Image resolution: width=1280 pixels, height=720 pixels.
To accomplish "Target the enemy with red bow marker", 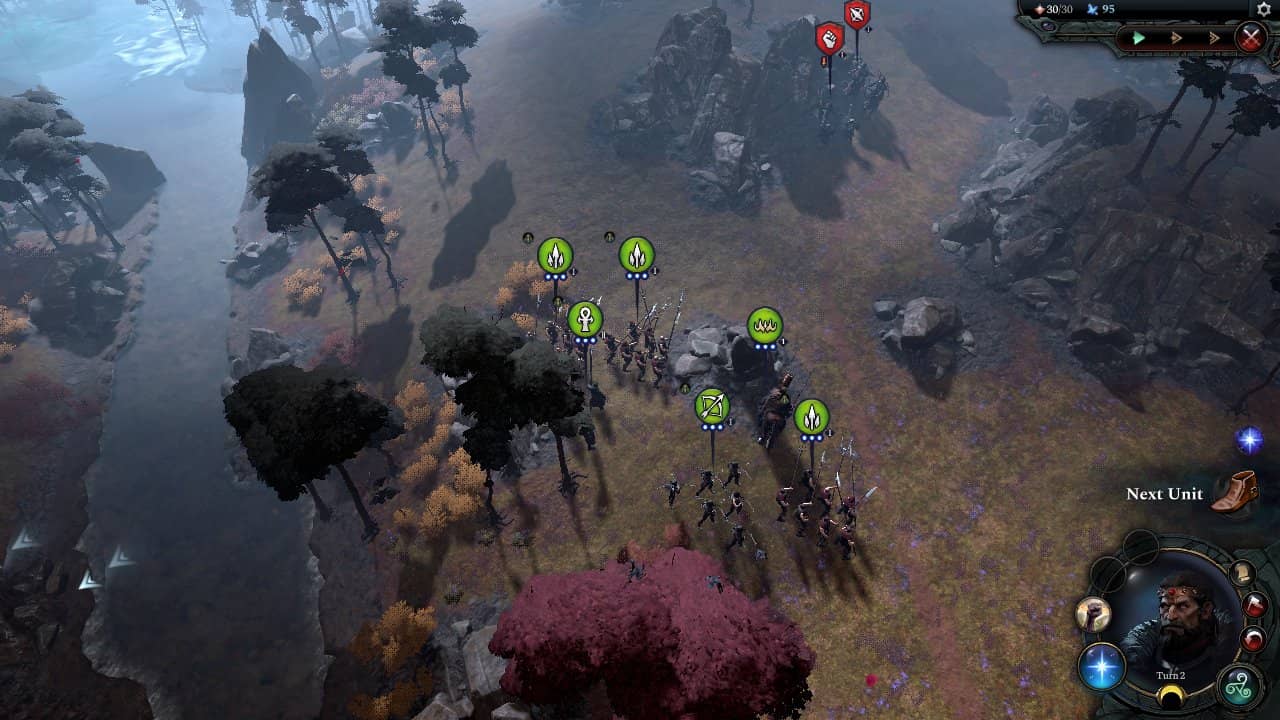I will [857, 14].
